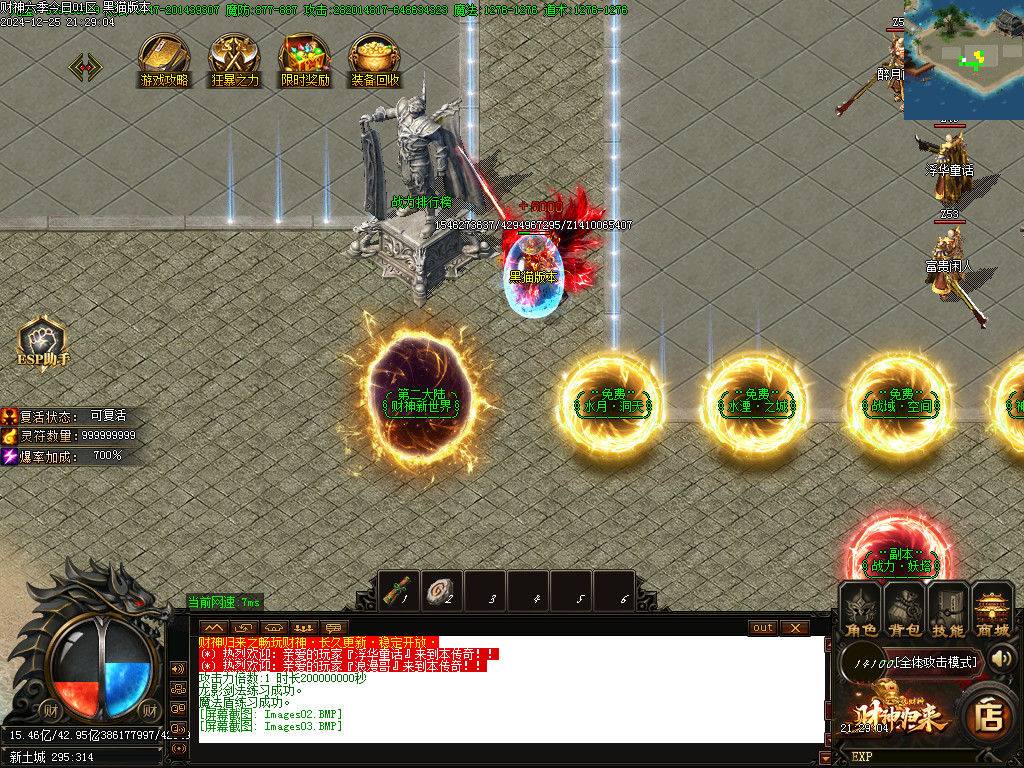Click the chat window 'out' button
The image size is (1024, 768).
point(763,628)
